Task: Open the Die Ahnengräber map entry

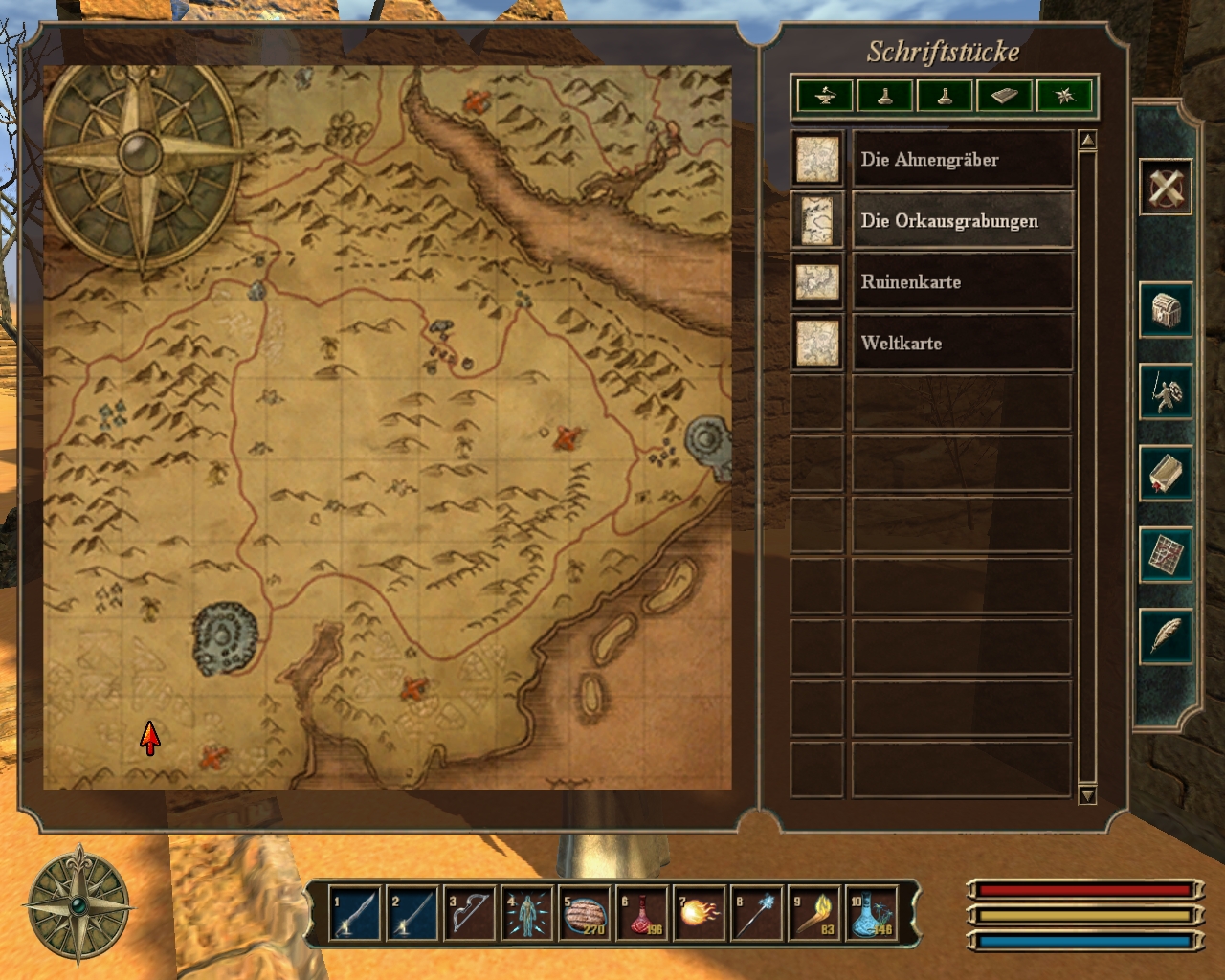Action: (x=961, y=159)
